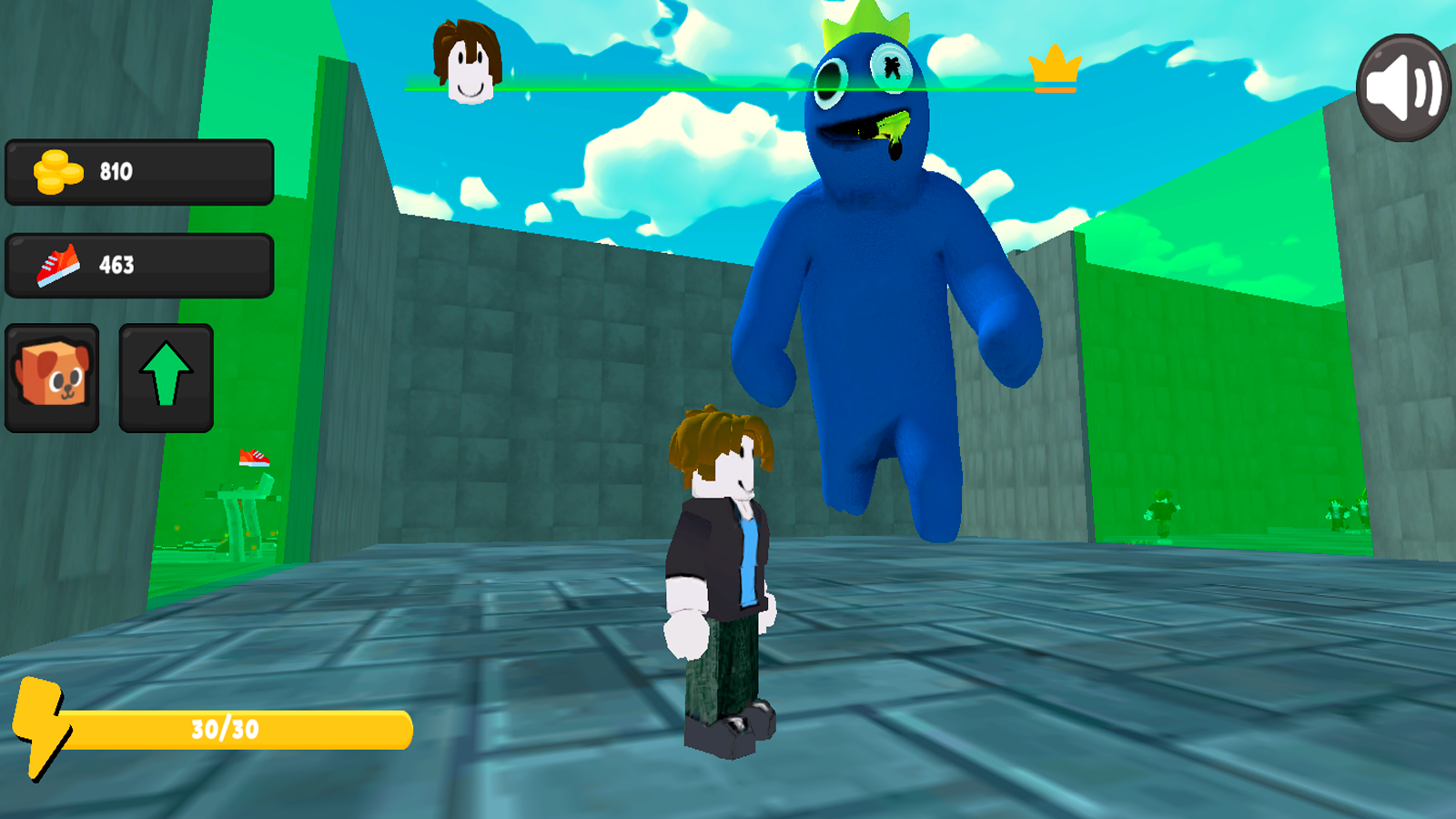Viewport: 1456px width, 819px height.
Task: Click the orange crown goal icon
Action: (1055, 66)
